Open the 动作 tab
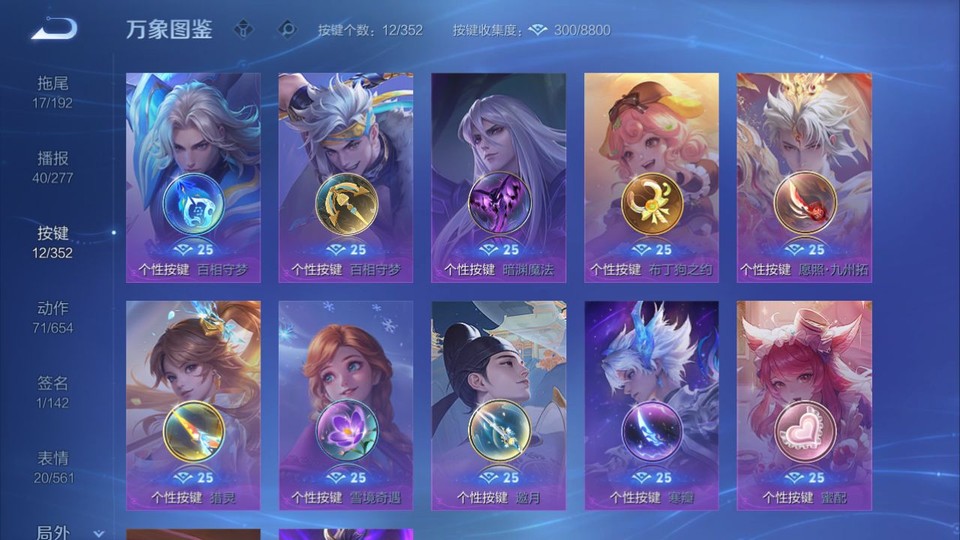Viewport: 960px width, 540px height. [54, 316]
